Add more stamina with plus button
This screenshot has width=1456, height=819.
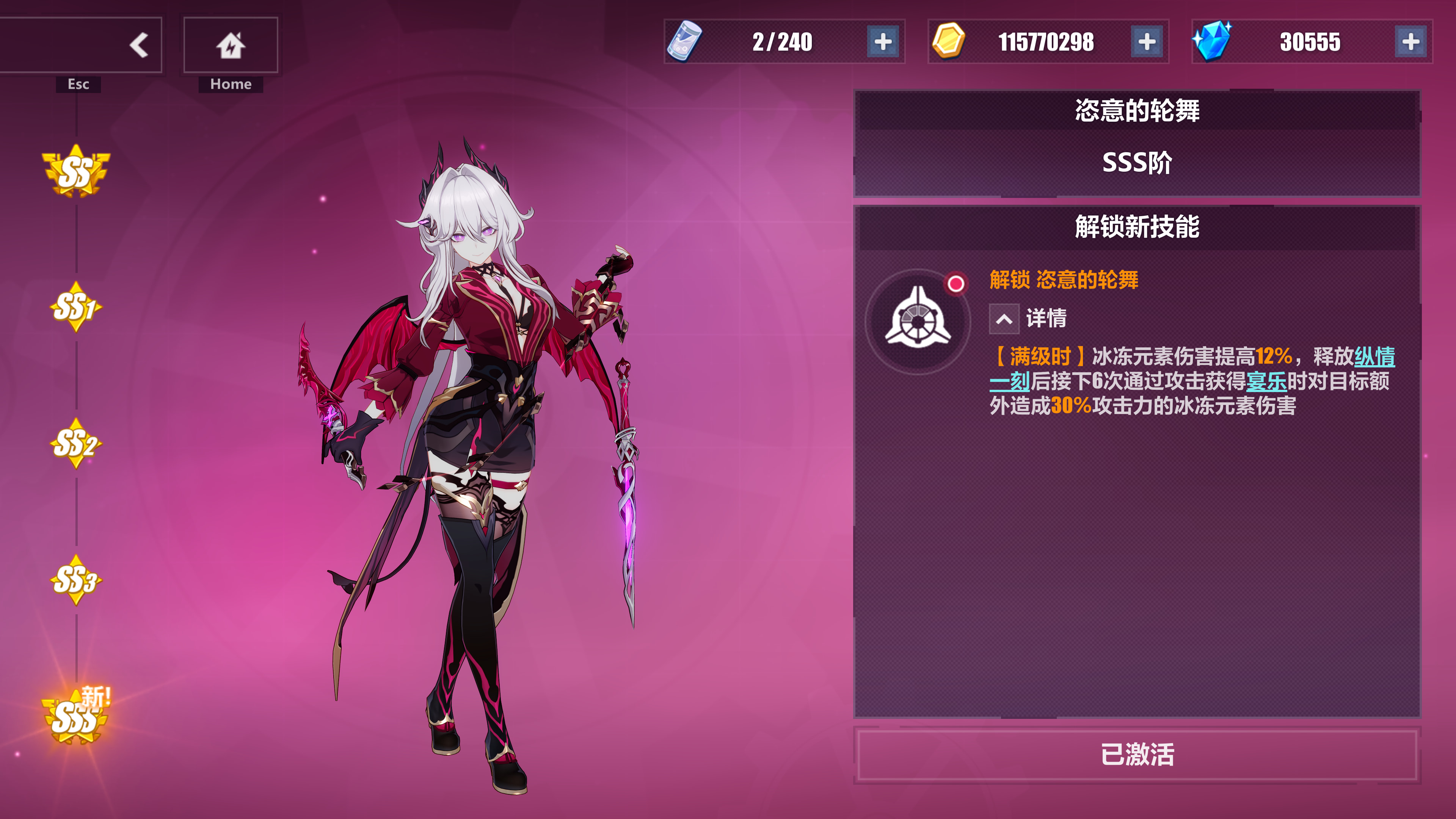883,42
